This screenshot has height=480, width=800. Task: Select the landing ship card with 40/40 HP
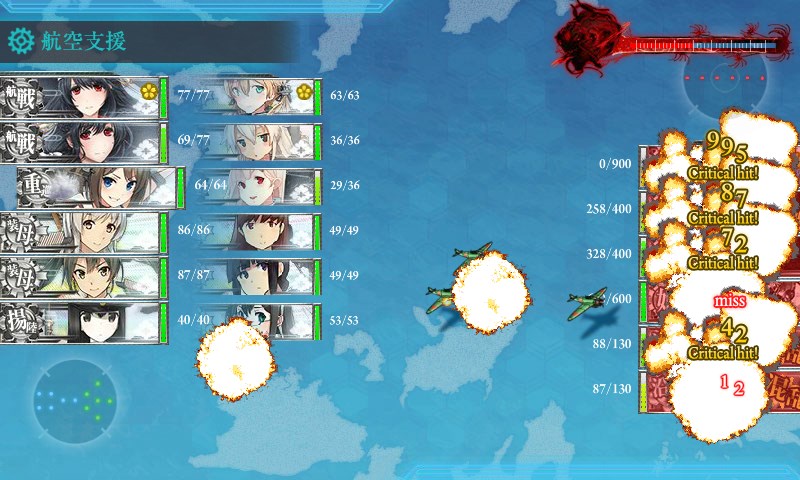80,322
